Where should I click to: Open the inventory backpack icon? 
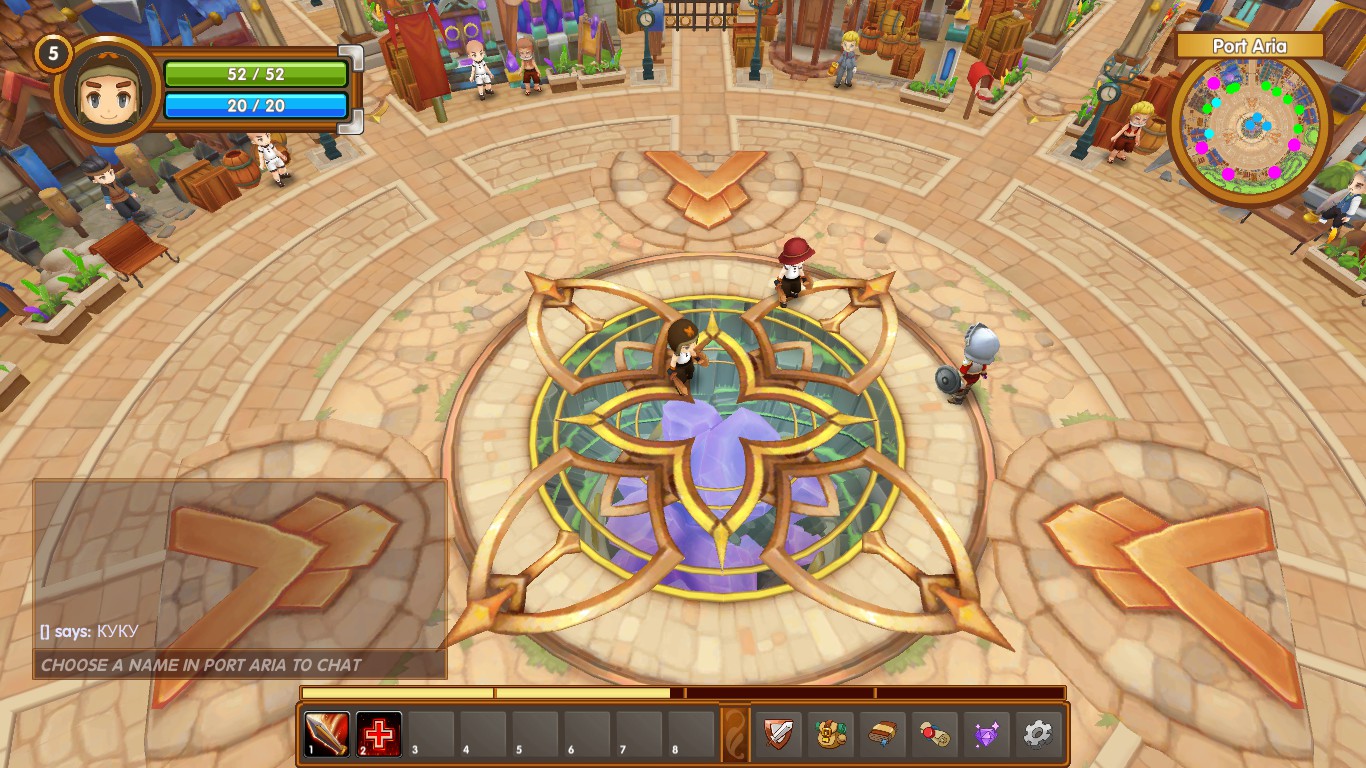click(830, 735)
